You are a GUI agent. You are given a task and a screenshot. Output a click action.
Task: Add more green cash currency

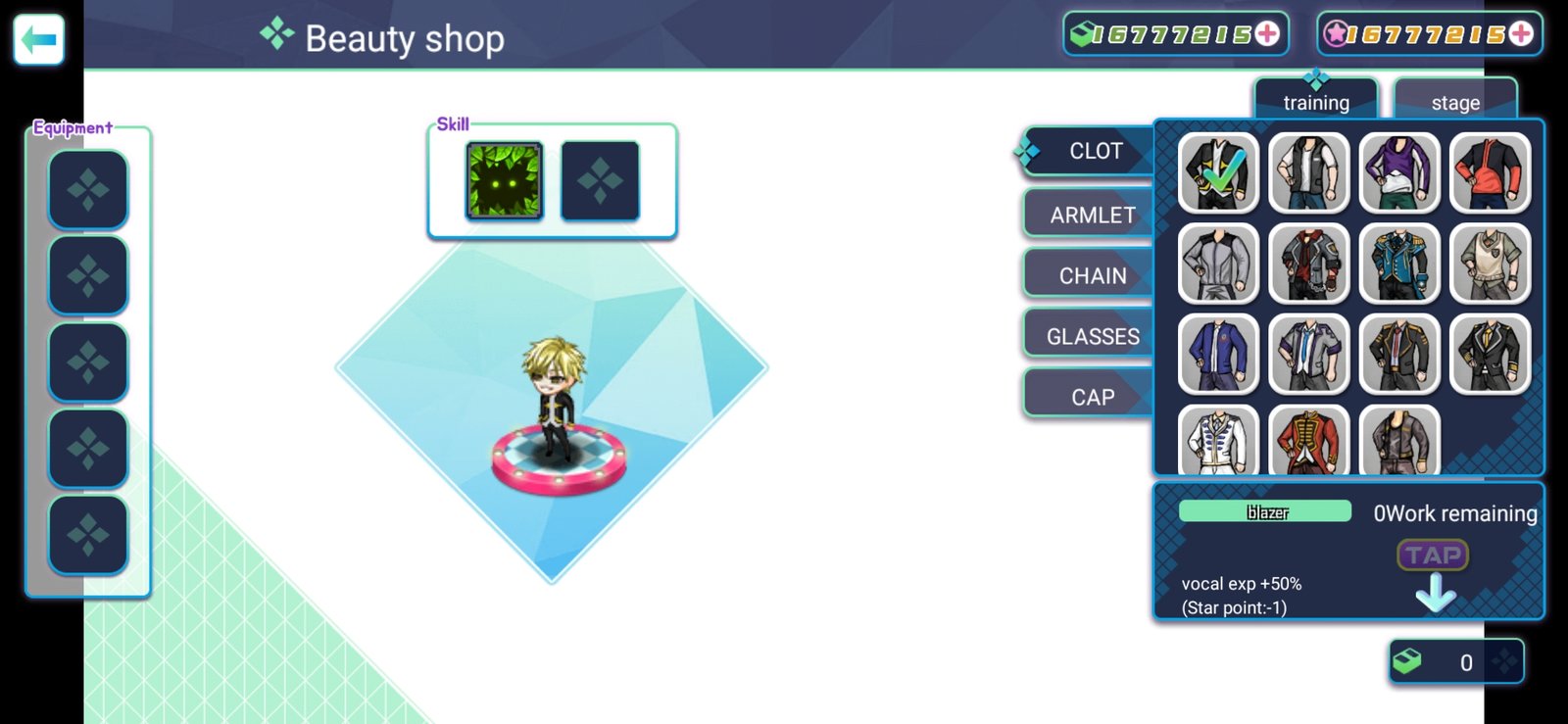(x=1267, y=34)
